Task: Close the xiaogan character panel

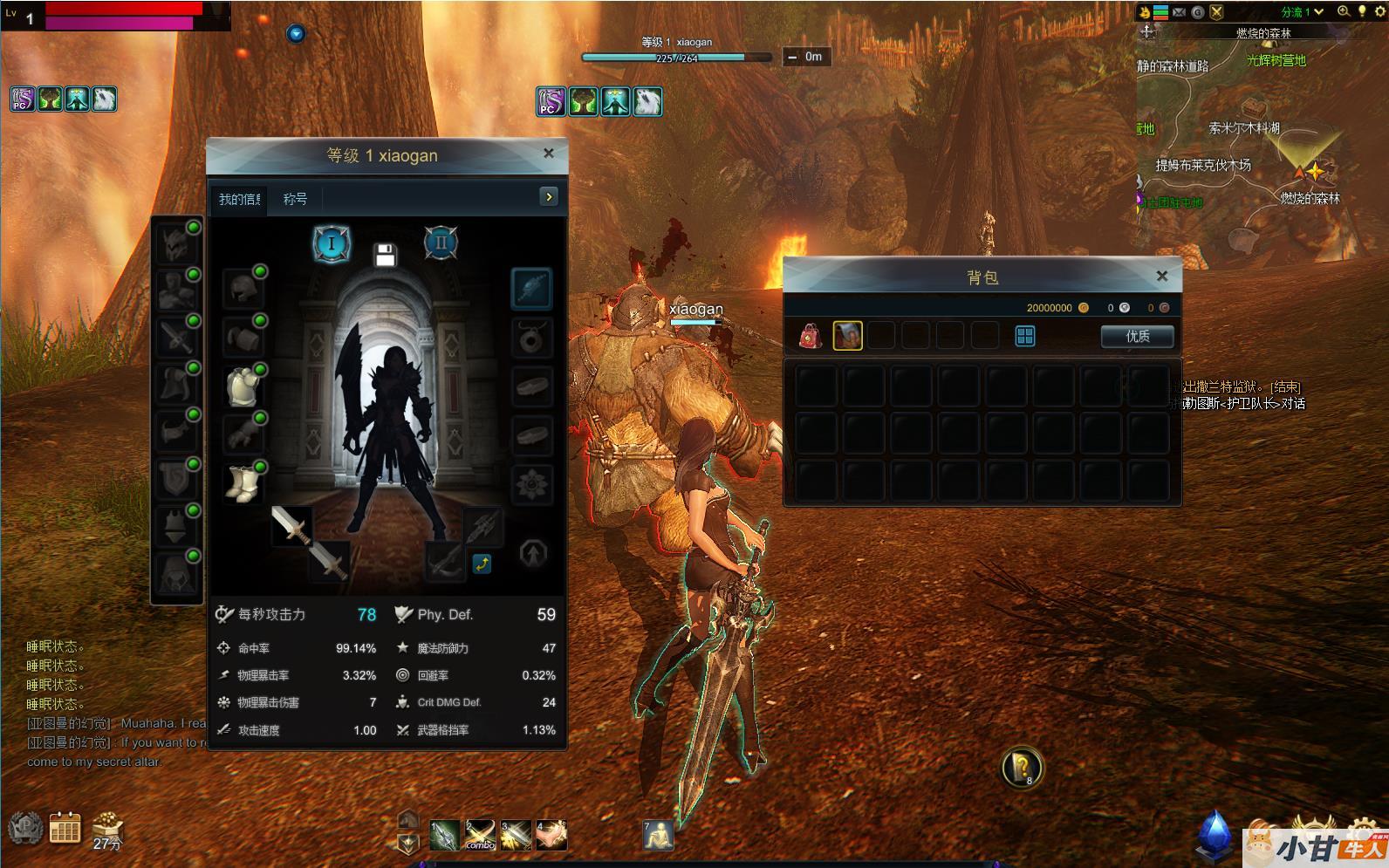Action: tap(549, 154)
